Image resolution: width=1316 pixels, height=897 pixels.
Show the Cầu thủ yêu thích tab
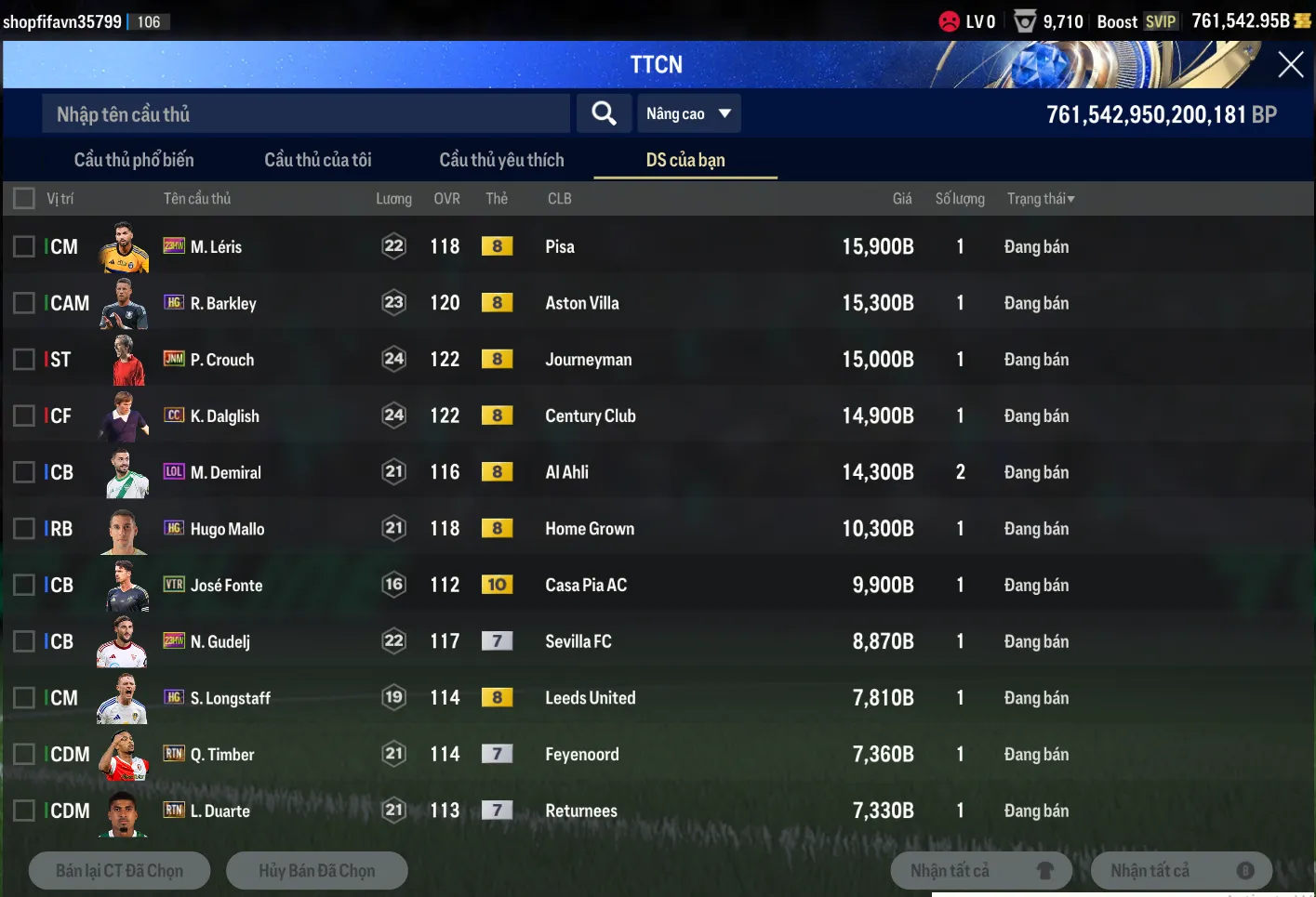pyautogui.click(x=501, y=160)
